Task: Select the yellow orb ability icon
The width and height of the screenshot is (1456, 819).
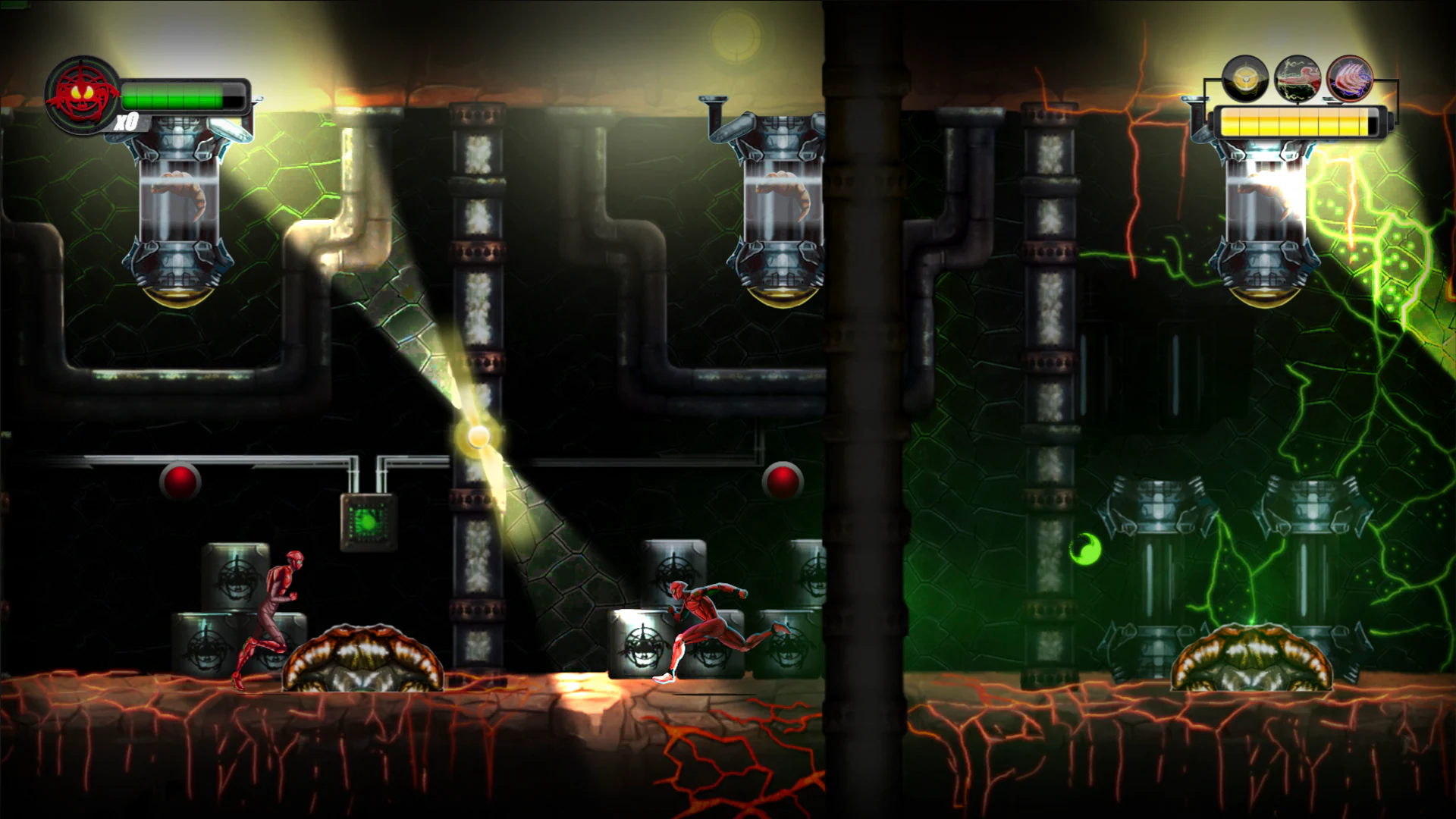Action: click(x=1244, y=79)
